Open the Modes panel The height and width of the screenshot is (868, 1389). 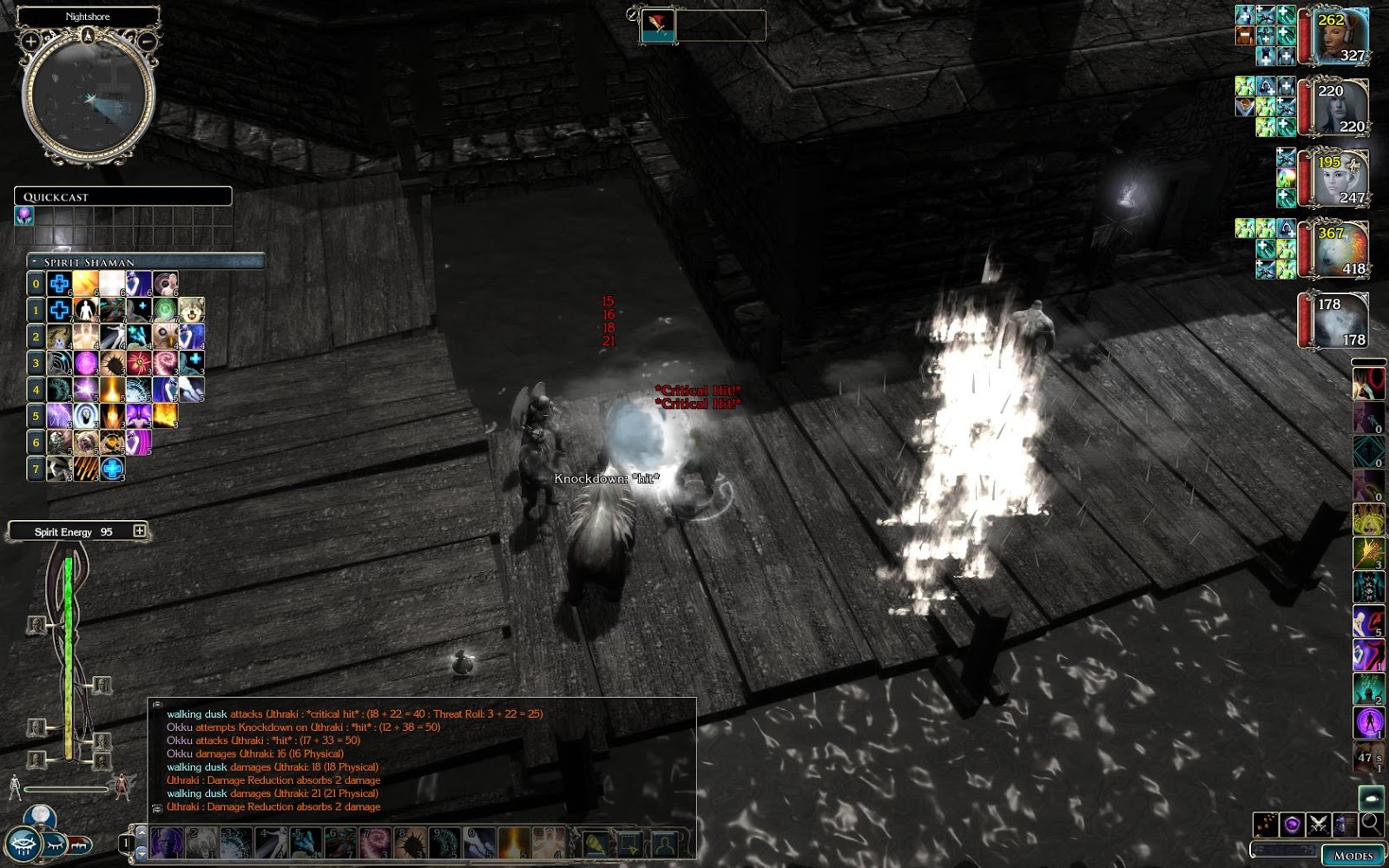tap(1353, 854)
